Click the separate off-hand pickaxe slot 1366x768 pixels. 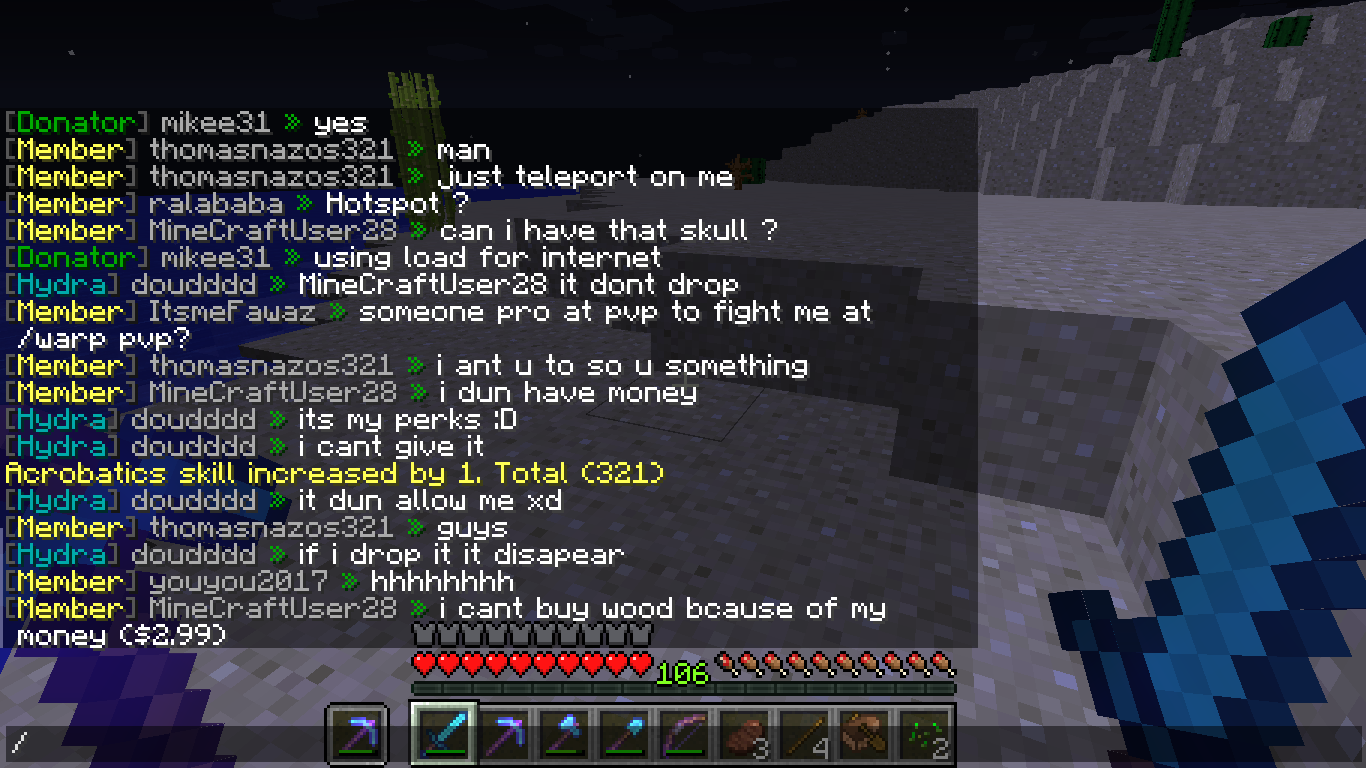[356, 737]
